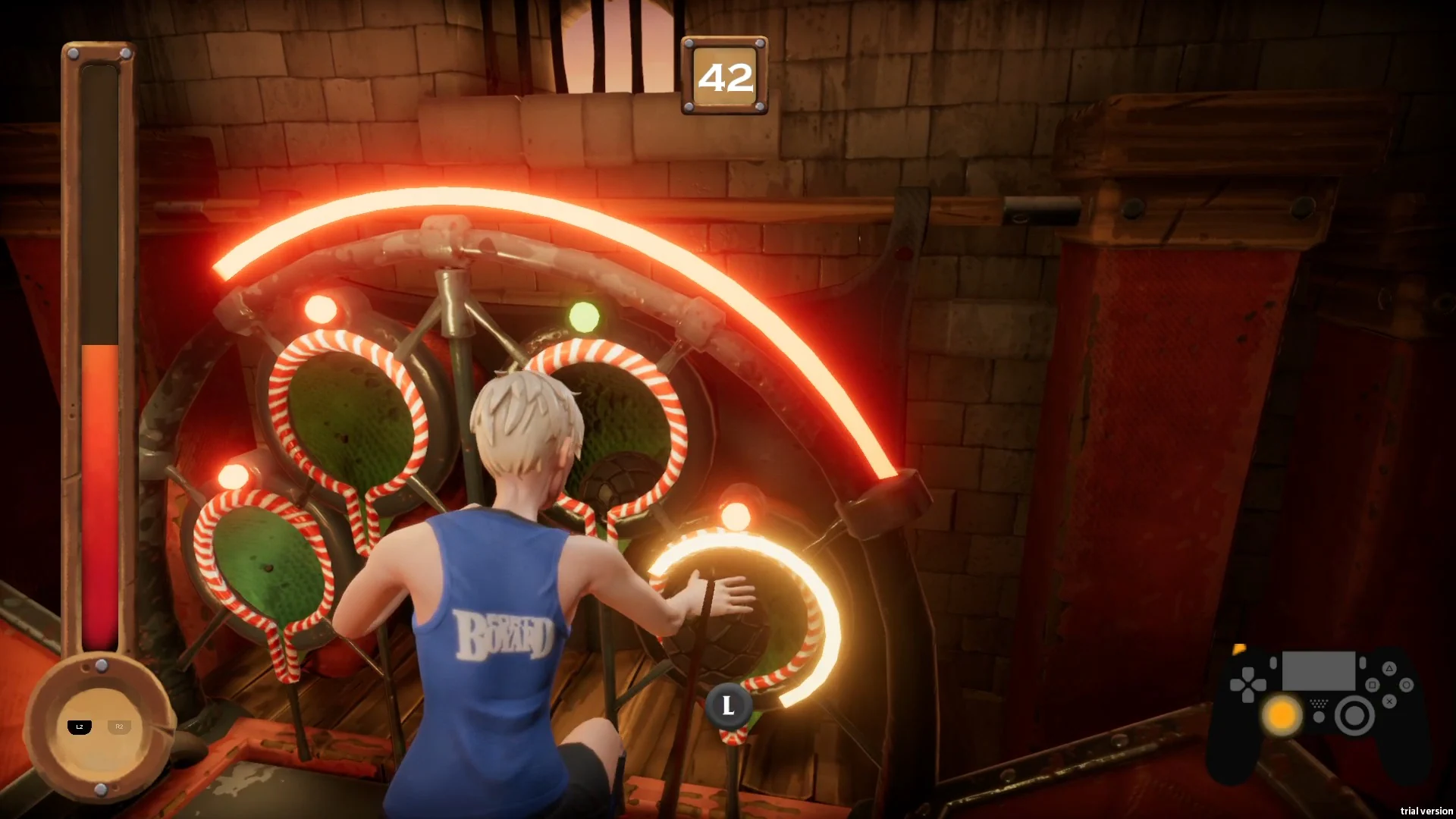This screenshot has width=1456, height=819.
Task: Click the D-pad icon on the controller diagram
Action: 1248,684
